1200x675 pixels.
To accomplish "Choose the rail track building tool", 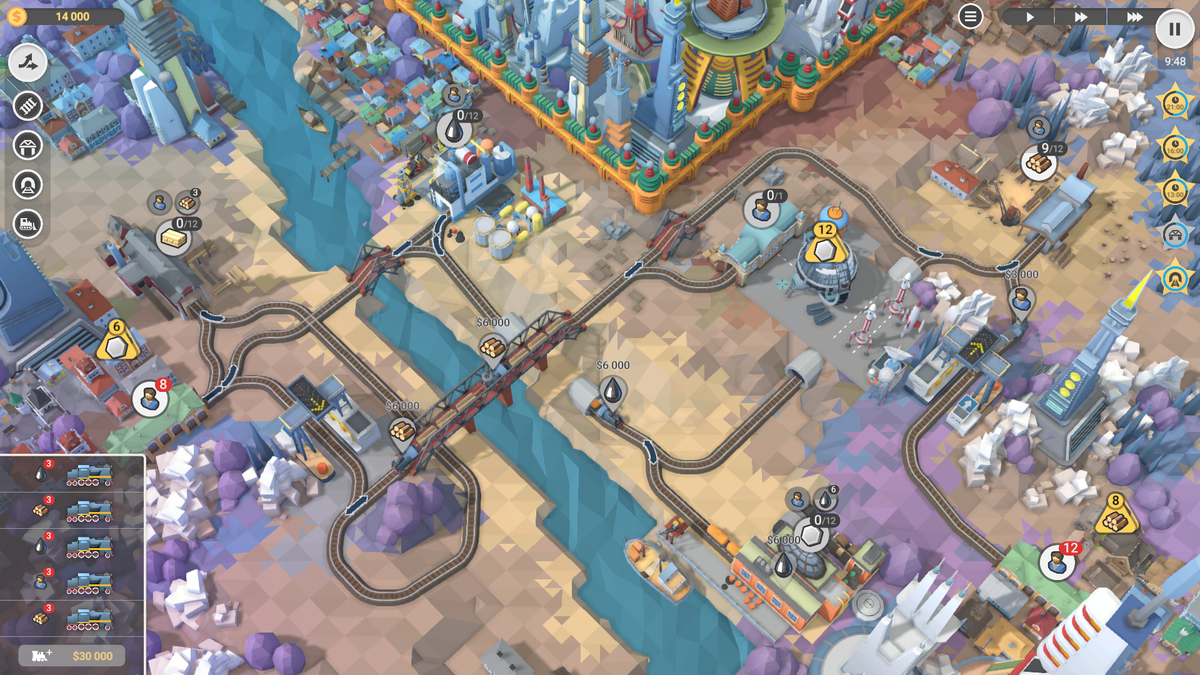I will tap(28, 105).
